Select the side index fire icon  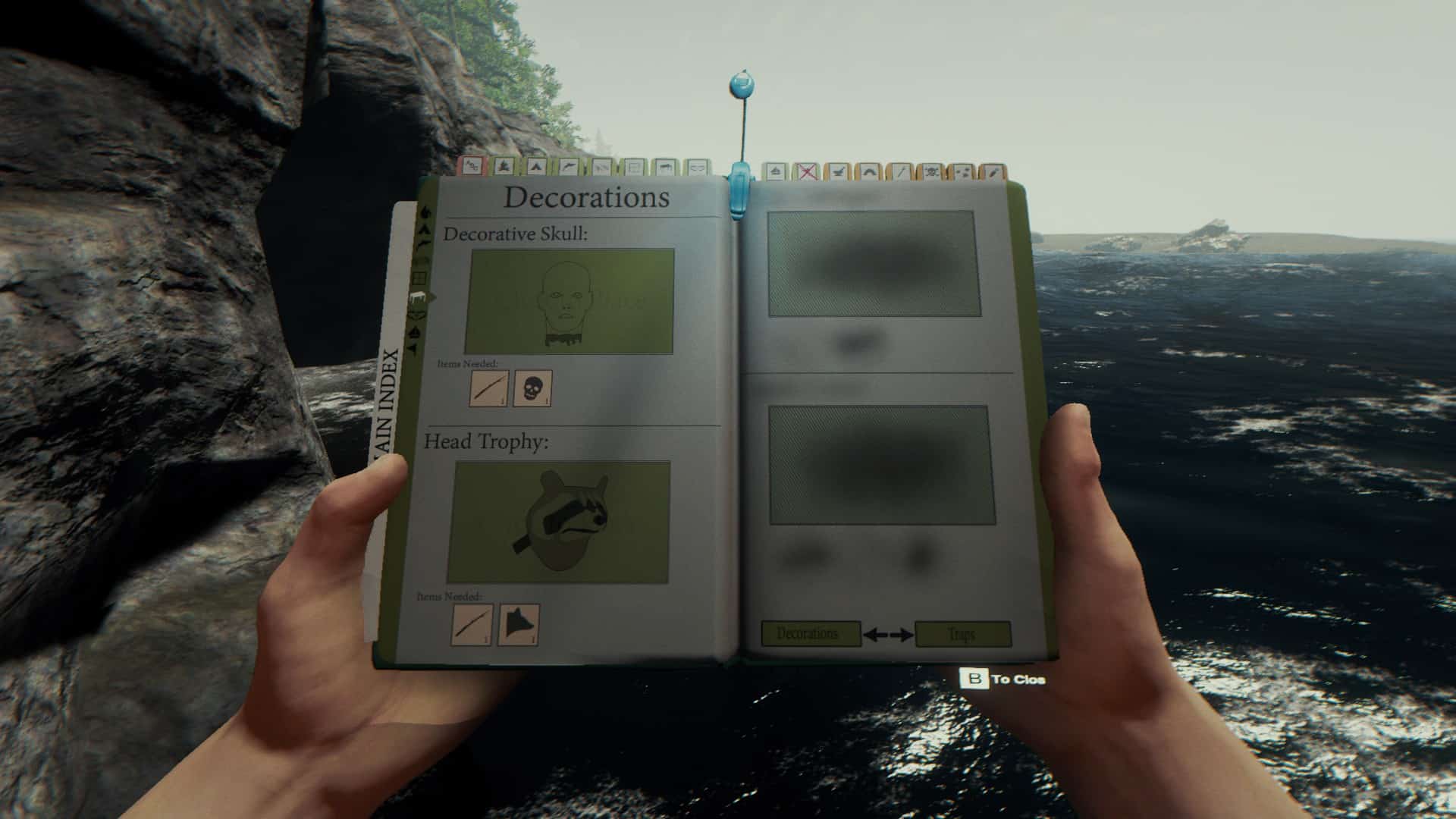coord(425,213)
